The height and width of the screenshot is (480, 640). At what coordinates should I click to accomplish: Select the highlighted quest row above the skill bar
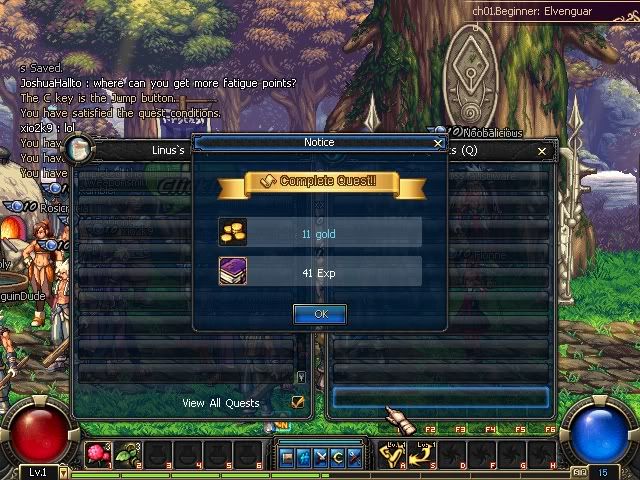click(x=440, y=397)
